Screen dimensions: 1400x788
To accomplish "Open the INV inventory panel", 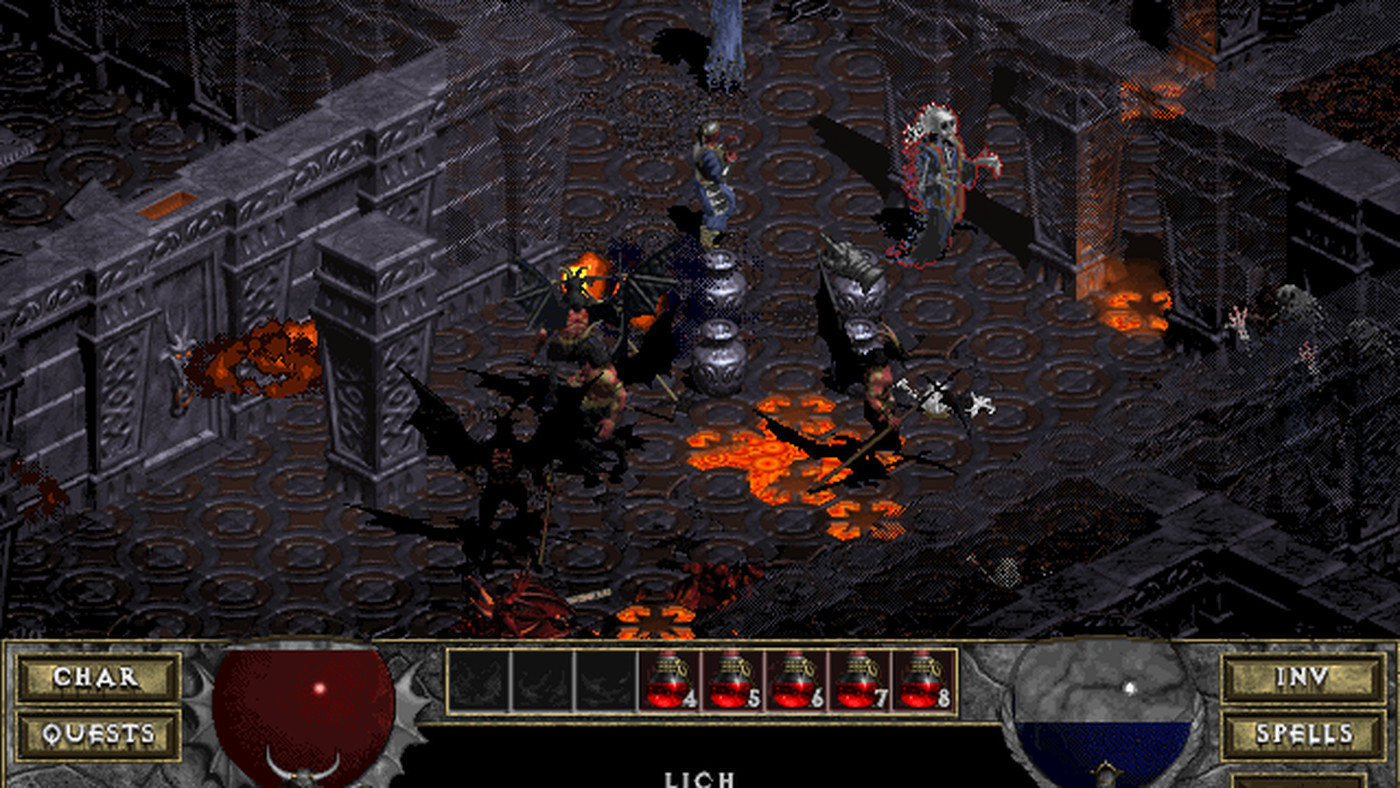I will (x=1302, y=677).
